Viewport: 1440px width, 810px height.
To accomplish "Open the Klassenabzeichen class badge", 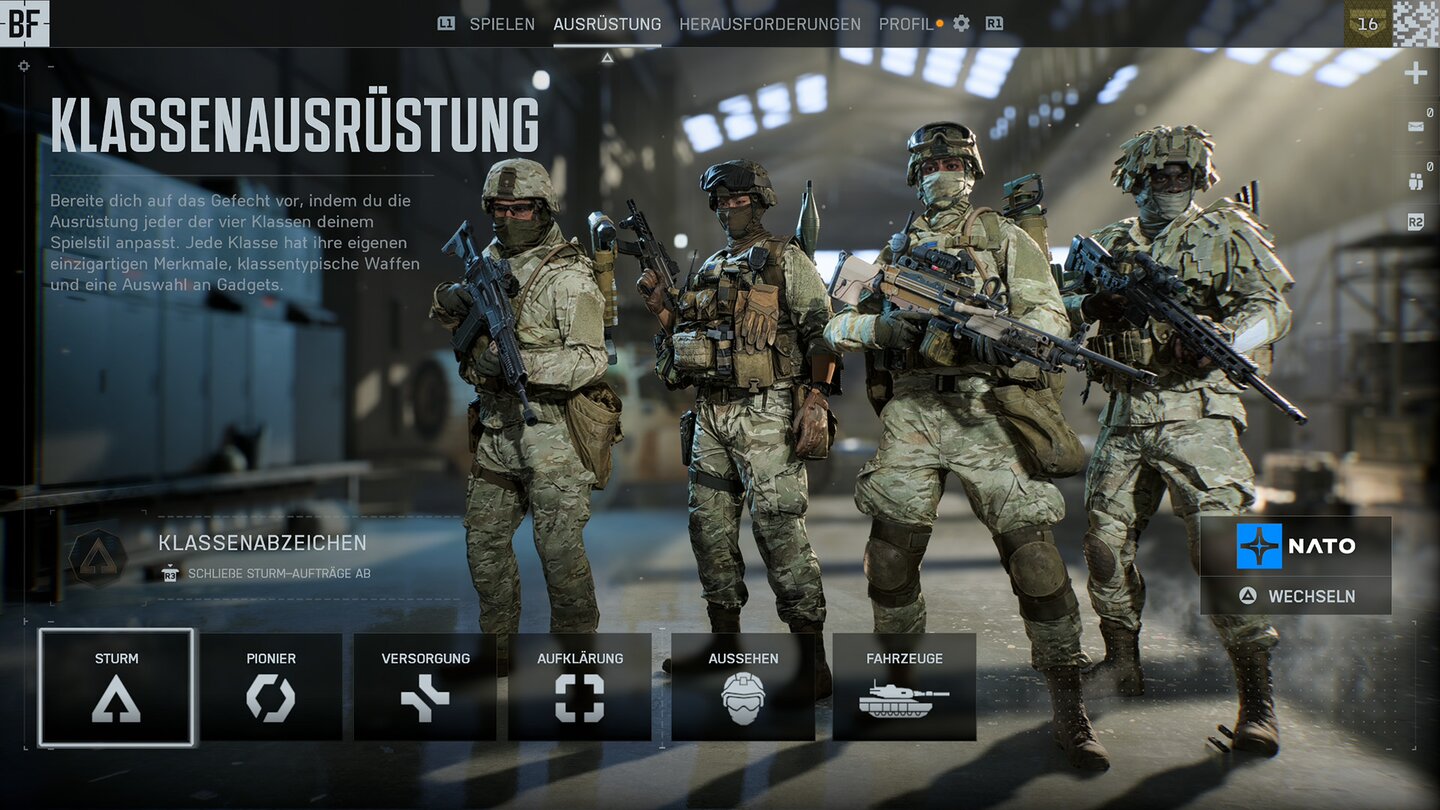I will click(x=98, y=558).
